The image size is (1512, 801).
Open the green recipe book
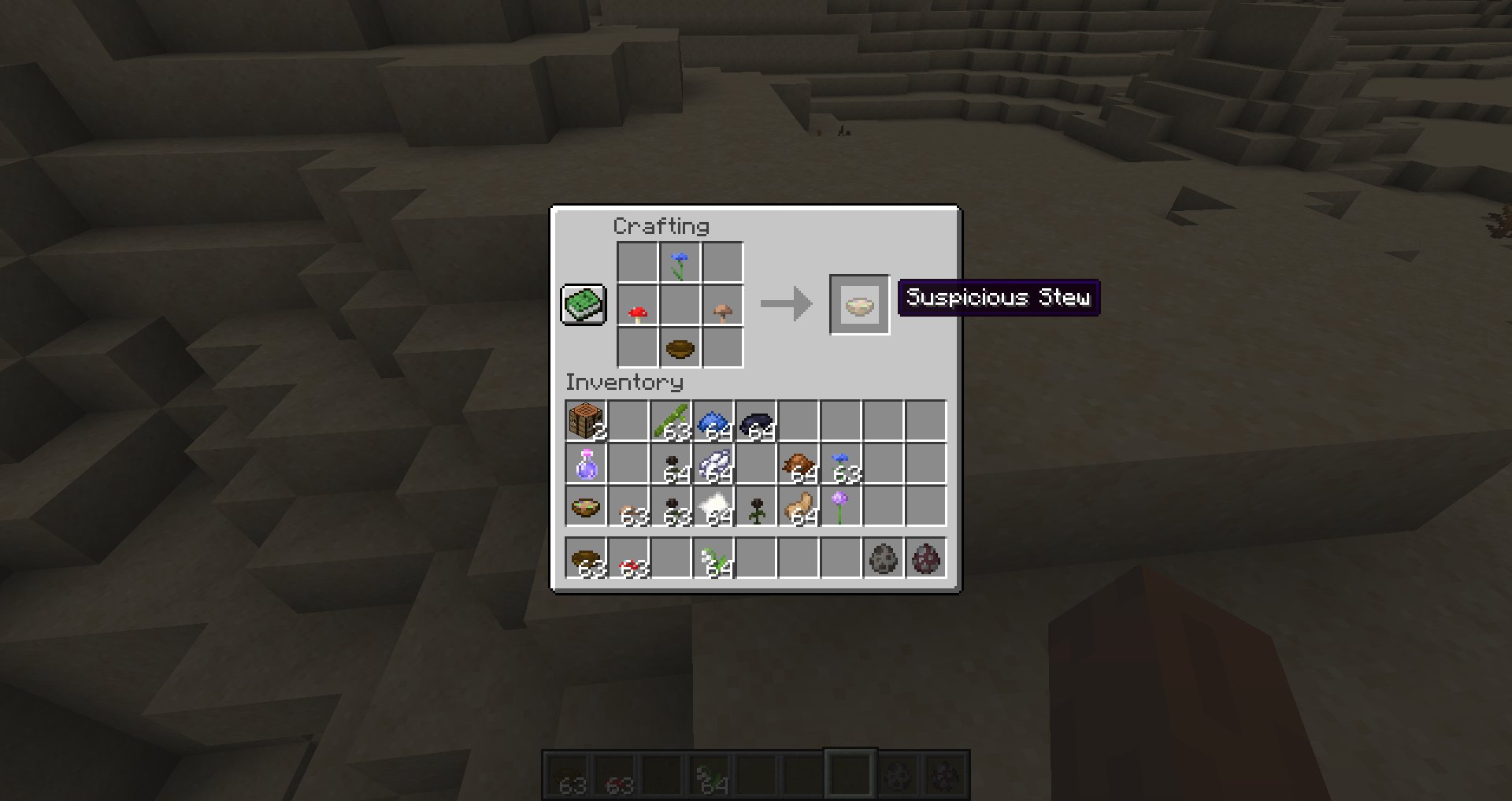click(583, 305)
